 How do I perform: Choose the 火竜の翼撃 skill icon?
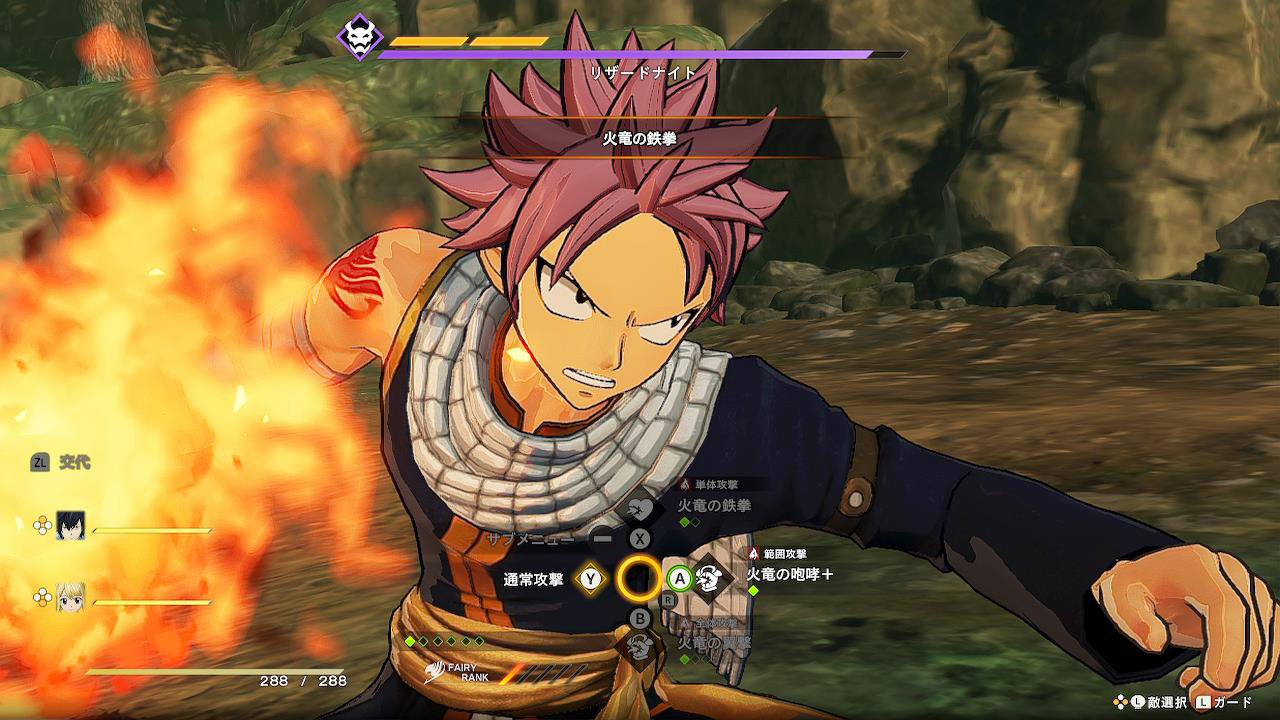(x=640, y=644)
